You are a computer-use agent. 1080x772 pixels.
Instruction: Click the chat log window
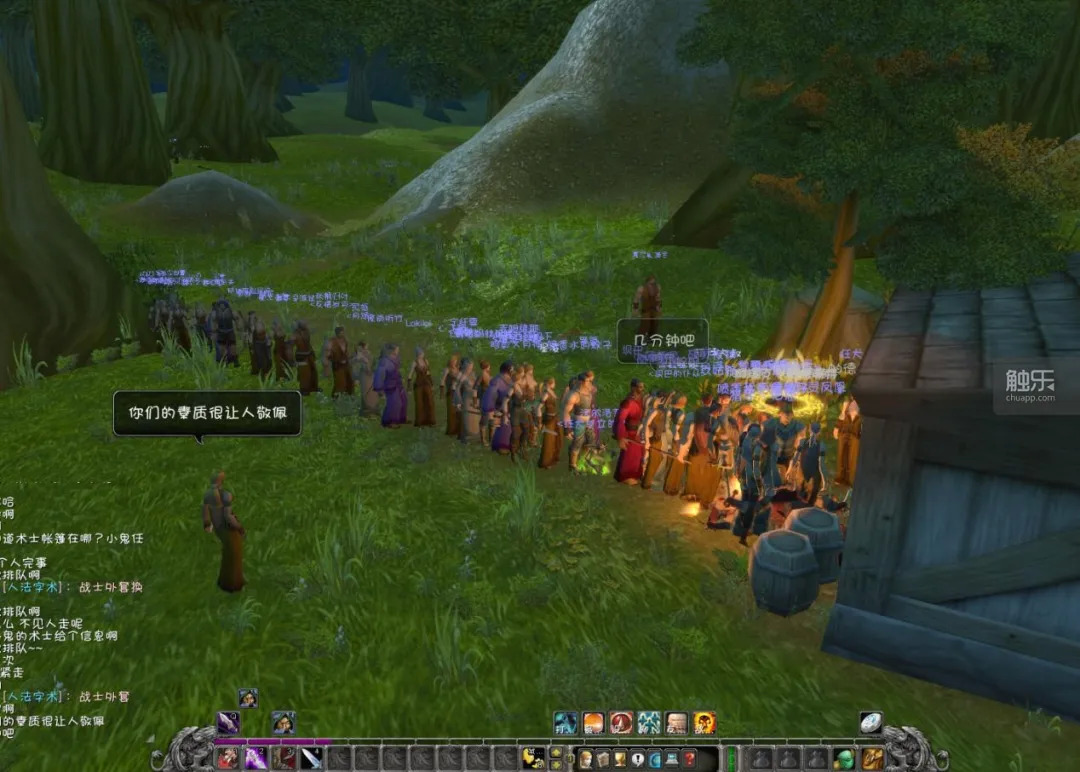coord(70,610)
